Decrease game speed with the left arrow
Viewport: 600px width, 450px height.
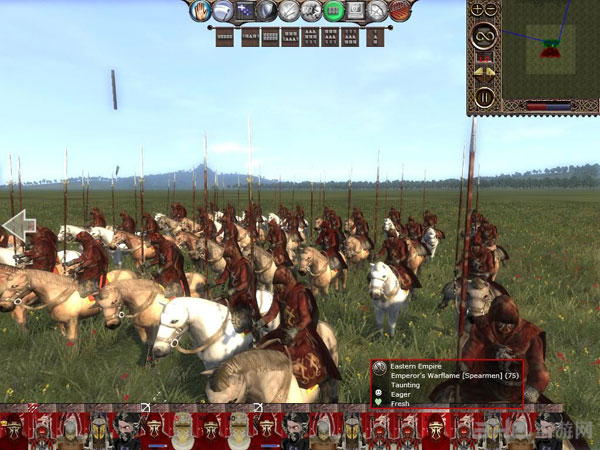[x=478, y=71]
